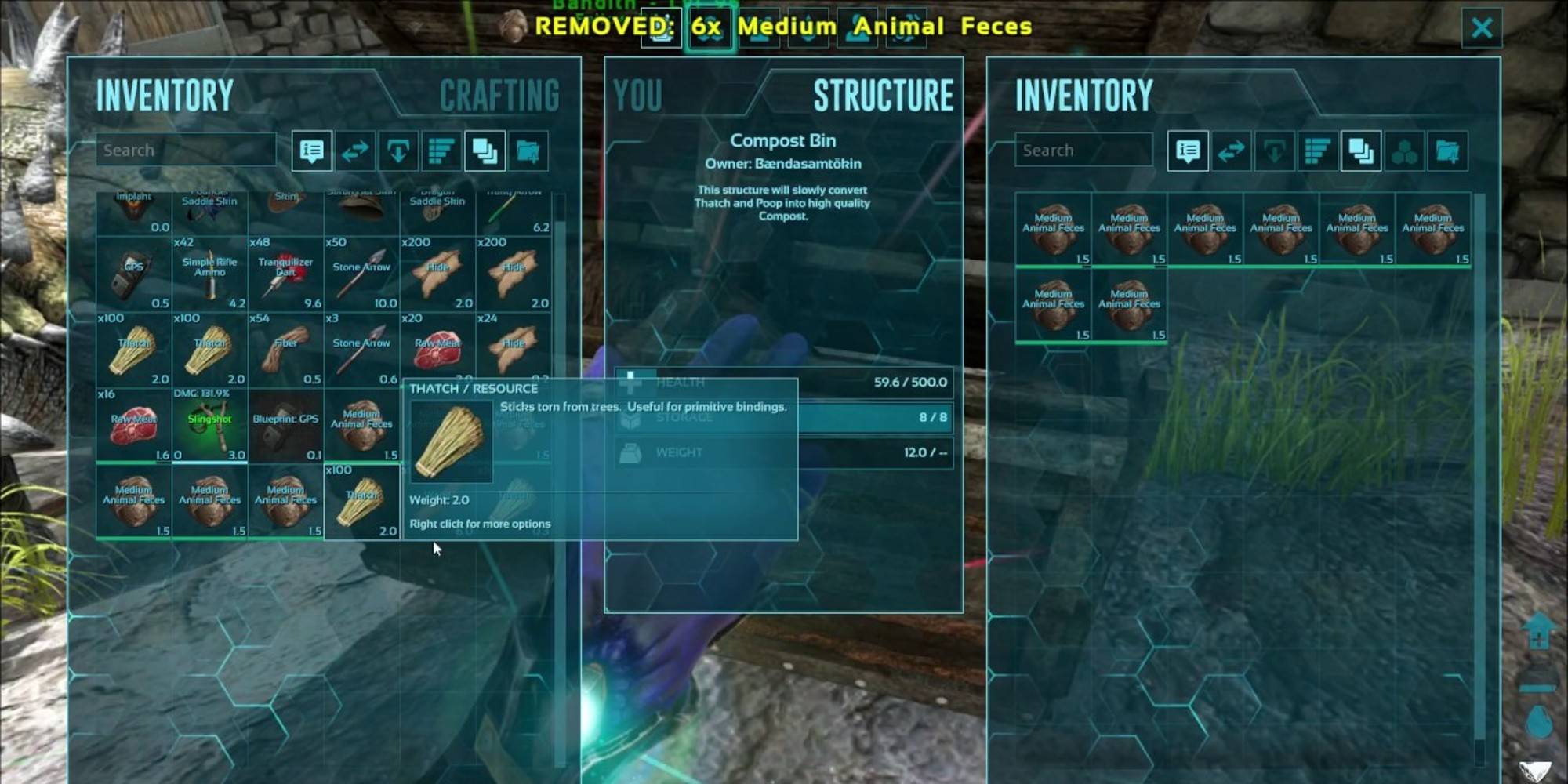The width and height of the screenshot is (1568, 784).
Task: Focus the Compost Bin inventory search field
Action: point(1083,151)
